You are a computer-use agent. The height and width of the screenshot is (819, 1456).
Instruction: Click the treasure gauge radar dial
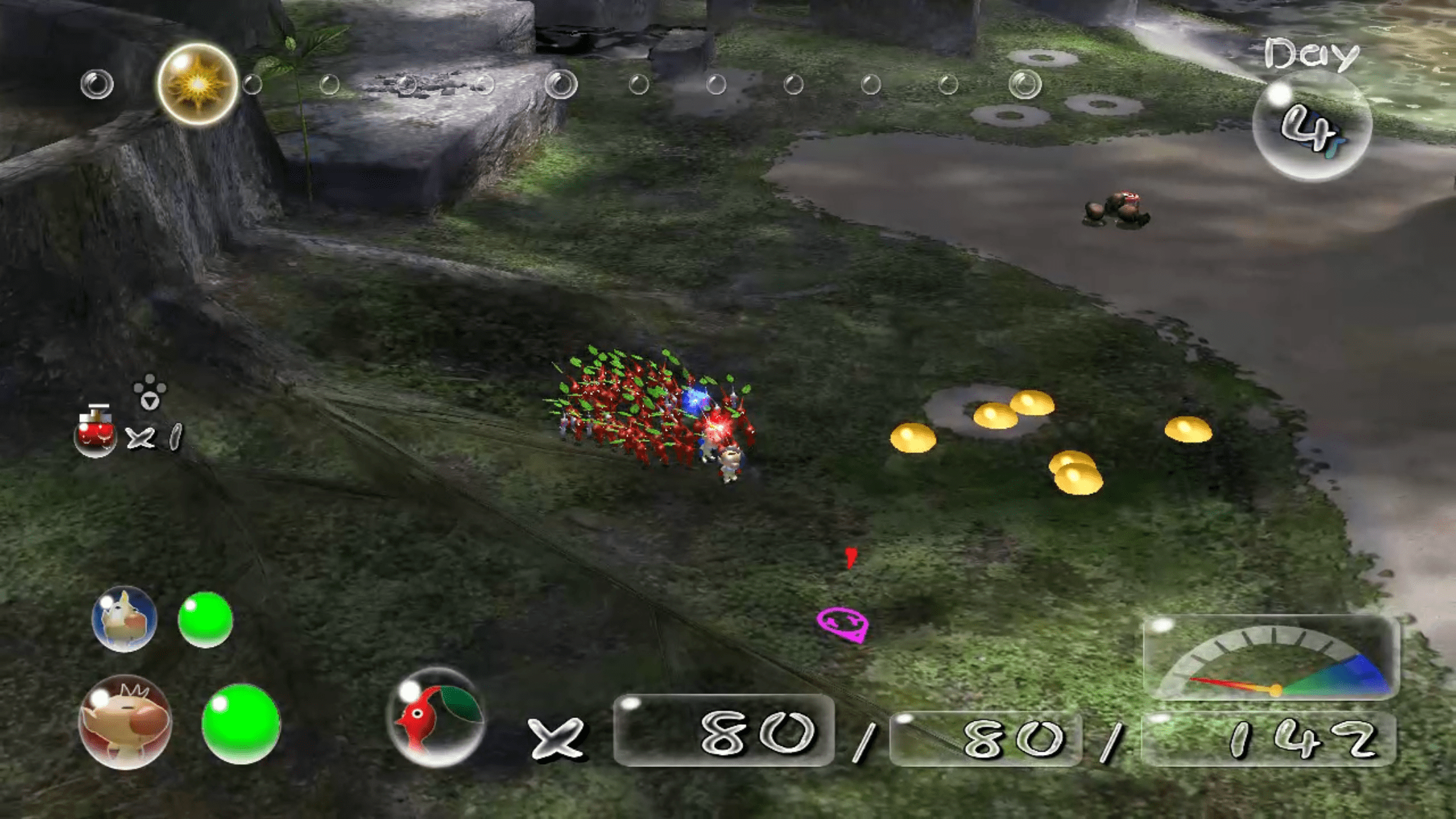1271,659
